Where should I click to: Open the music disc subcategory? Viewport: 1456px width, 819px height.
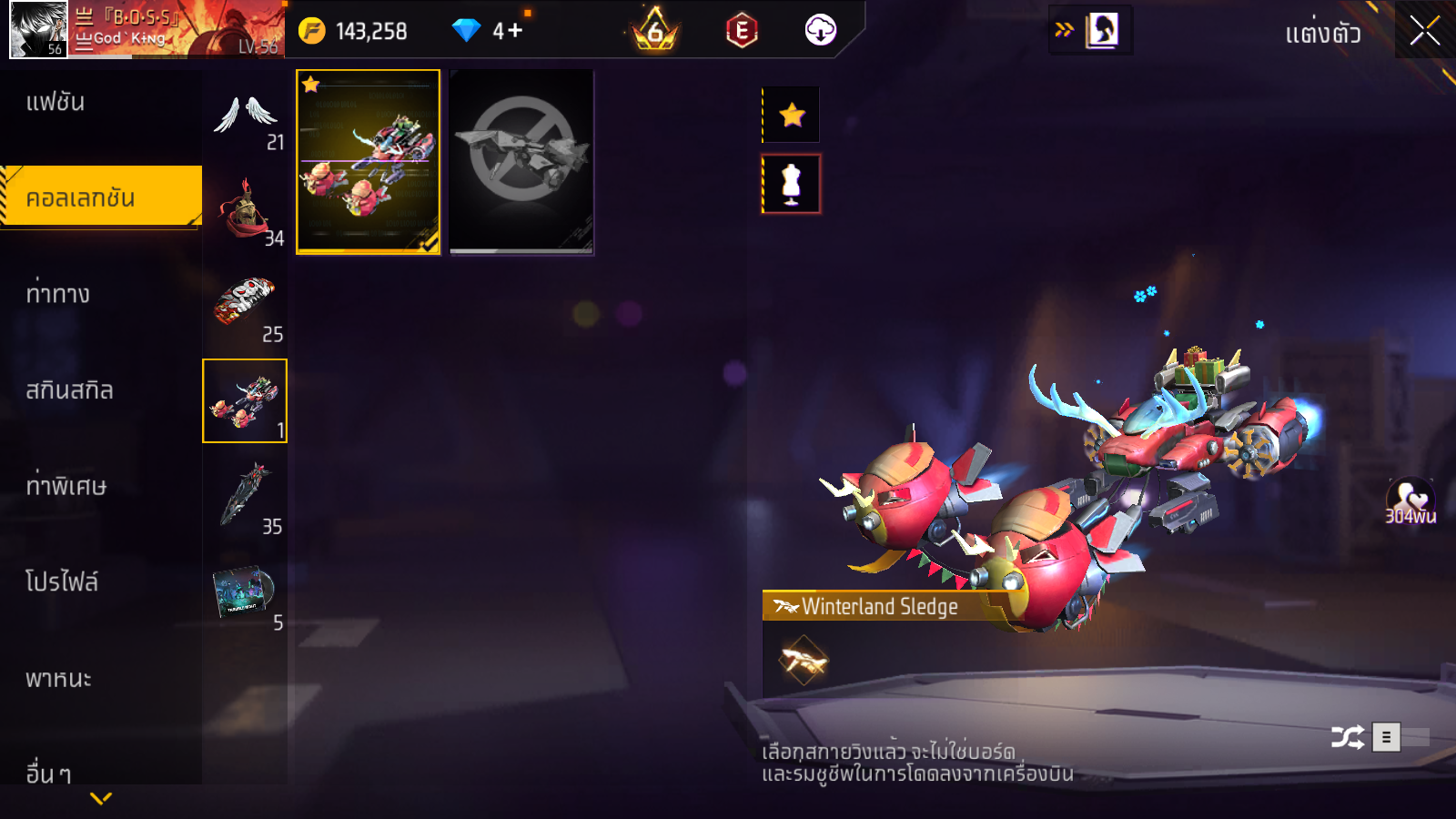[245, 593]
